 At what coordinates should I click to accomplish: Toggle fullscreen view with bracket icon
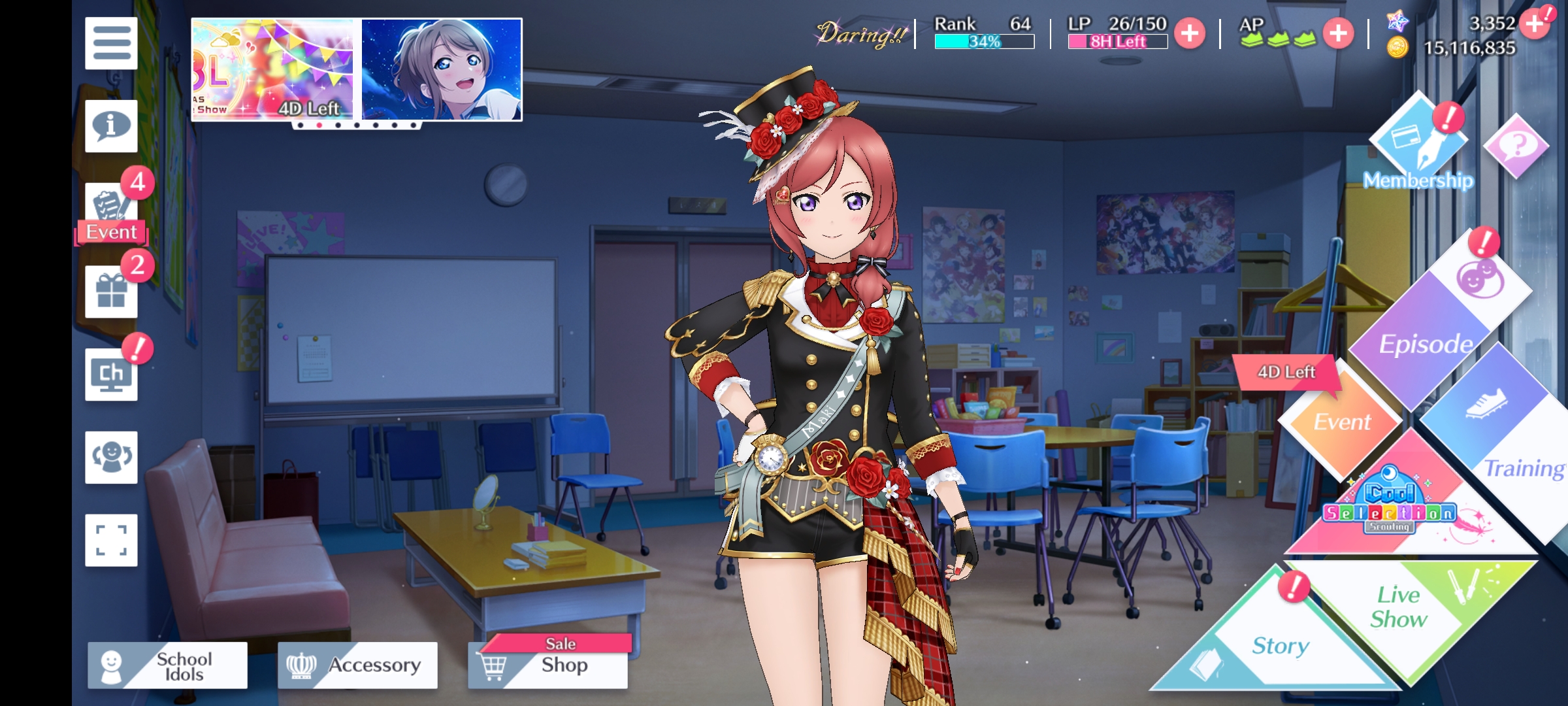[x=111, y=540]
